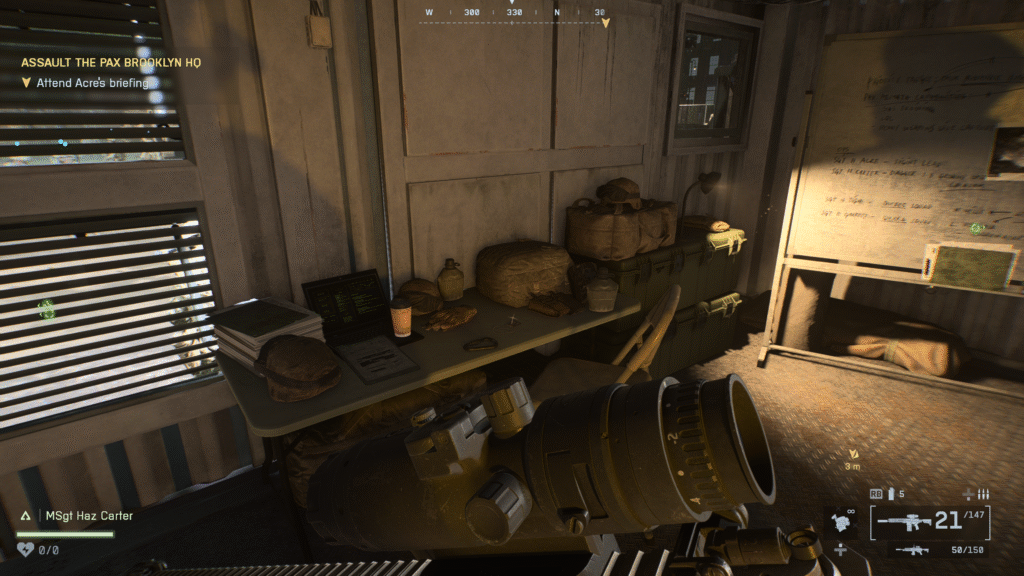Image resolution: width=1024 pixels, height=576 pixels.
Task: Click the compass strip heading bar
Action: pyautogui.click(x=514, y=14)
